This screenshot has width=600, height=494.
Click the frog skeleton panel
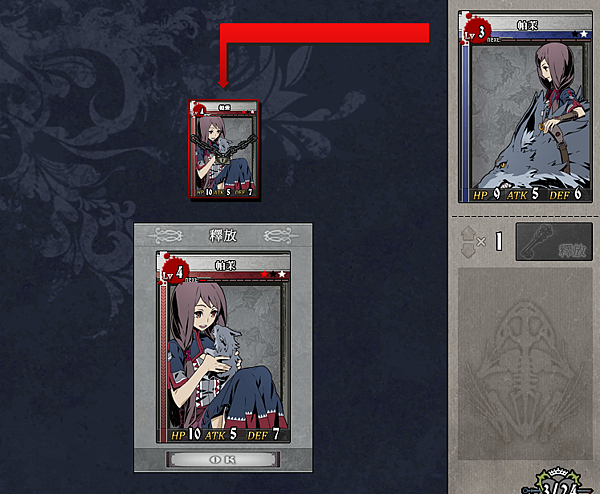[524, 364]
